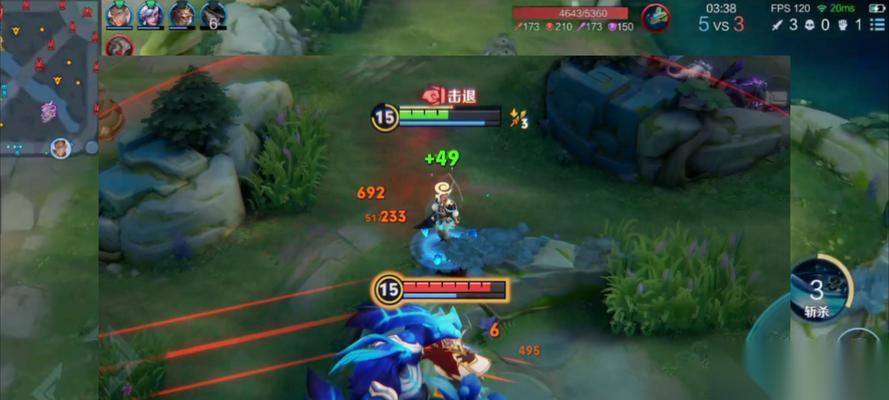Screen dimensions: 889x400
Task: Select the second teammate portrait with pink hair
Action: tap(151, 15)
